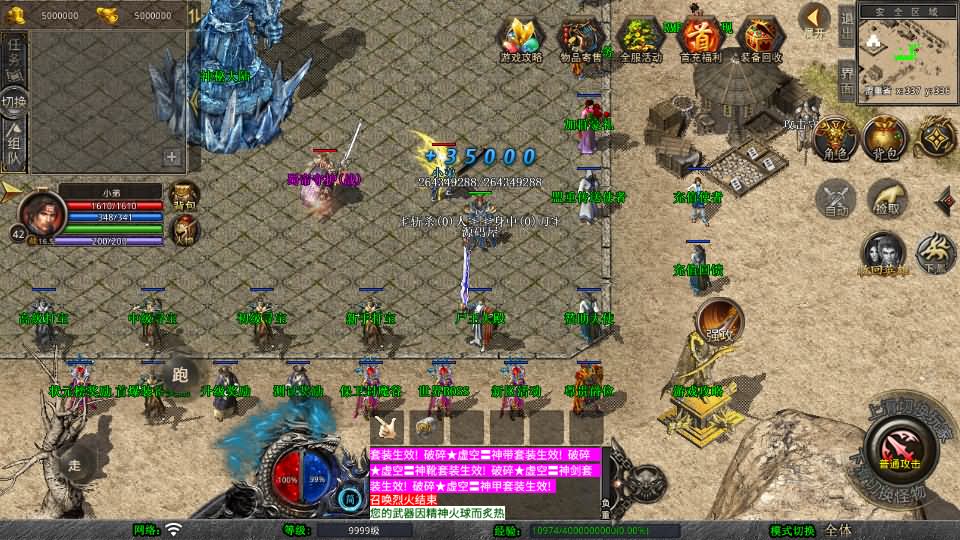Click the 强攻 forced attack button
Screen dimensions: 960x540
pyautogui.click(x=718, y=319)
